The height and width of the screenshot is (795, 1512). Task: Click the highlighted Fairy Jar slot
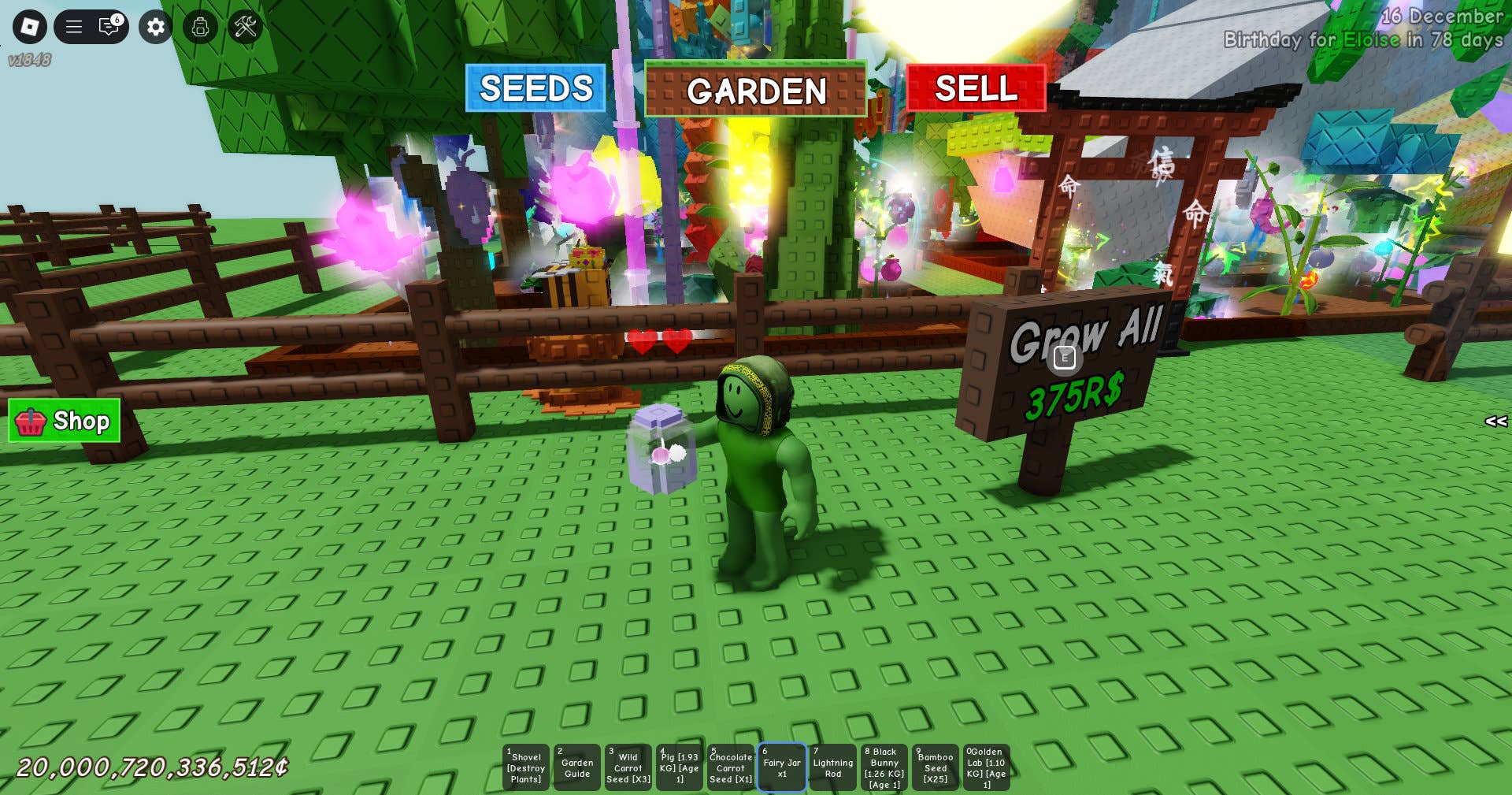coord(782,767)
